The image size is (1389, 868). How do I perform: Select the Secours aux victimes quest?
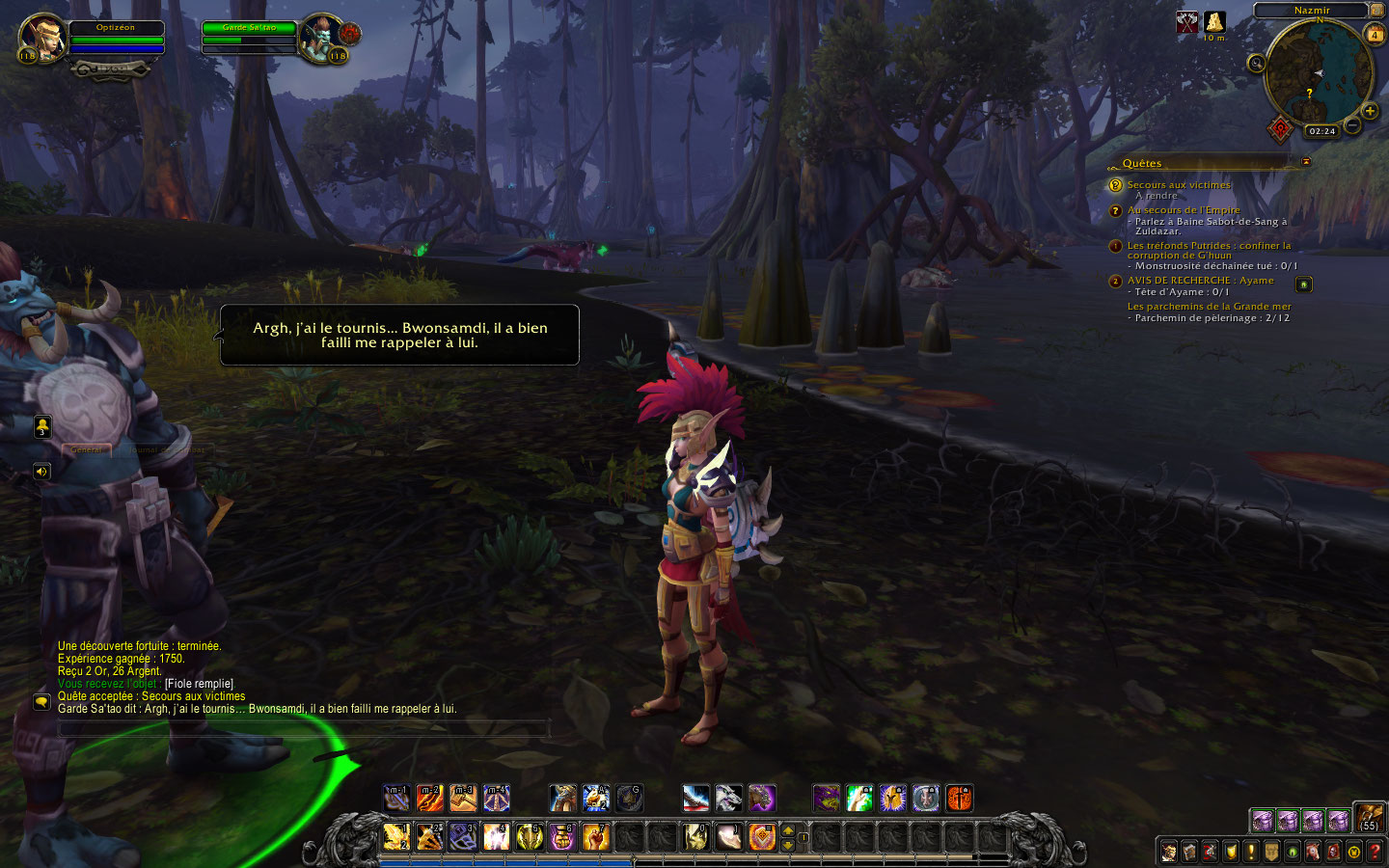pyautogui.click(x=1179, y=184)
